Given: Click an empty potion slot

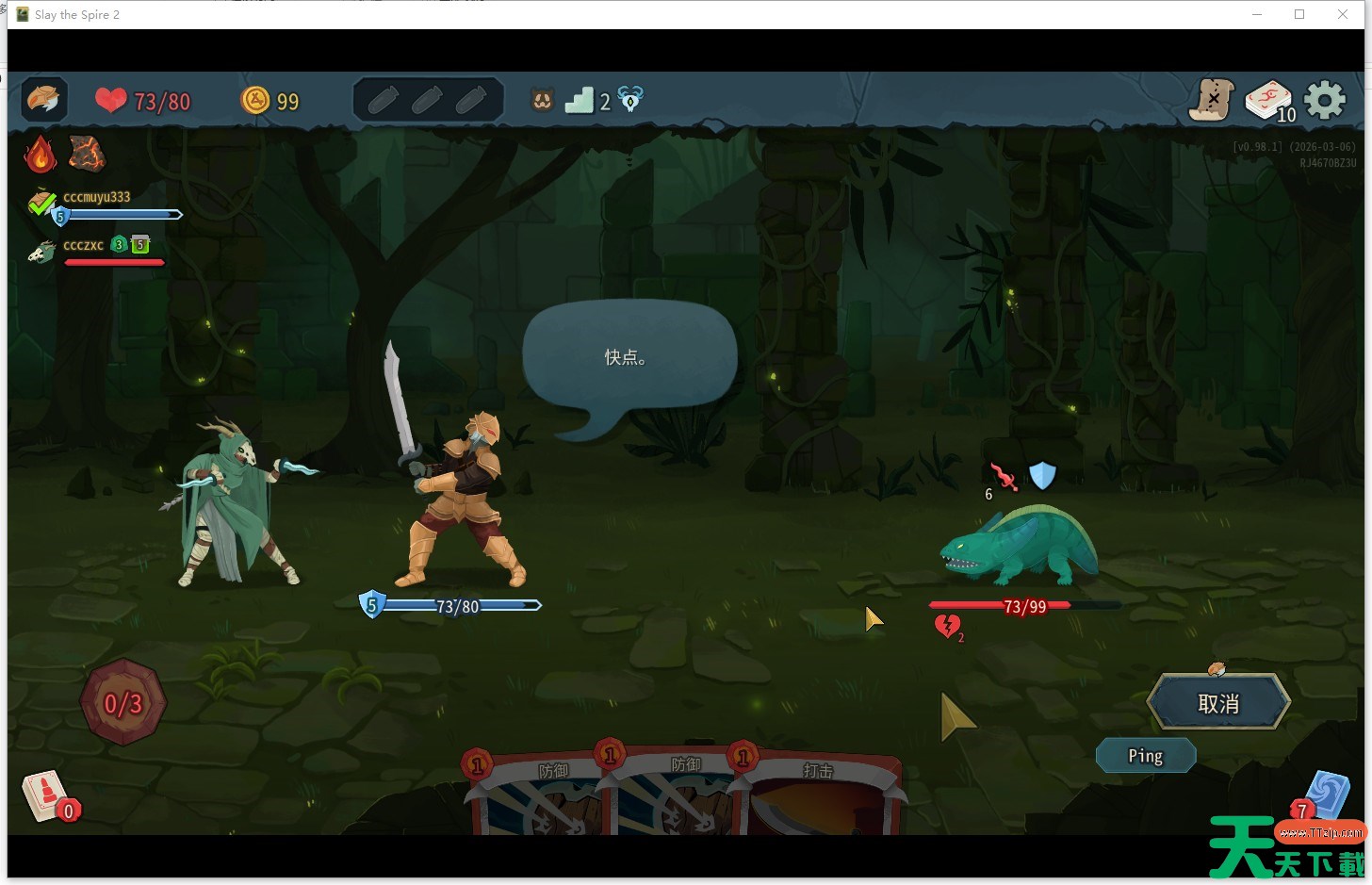Looking at the screenshot, I should [x=383, y=98].
